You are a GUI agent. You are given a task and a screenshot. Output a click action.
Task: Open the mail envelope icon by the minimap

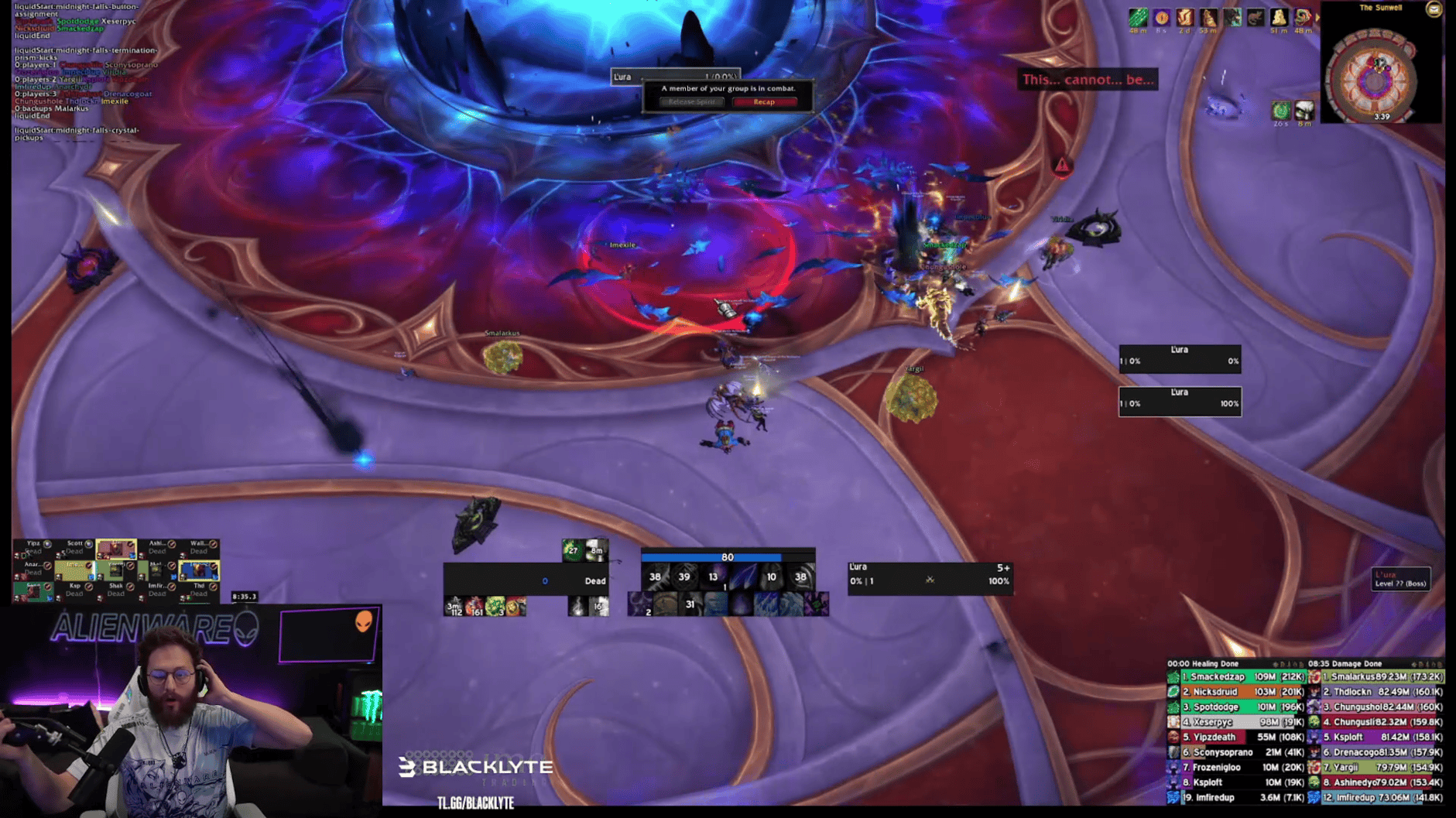click(x=1434, y=9)
